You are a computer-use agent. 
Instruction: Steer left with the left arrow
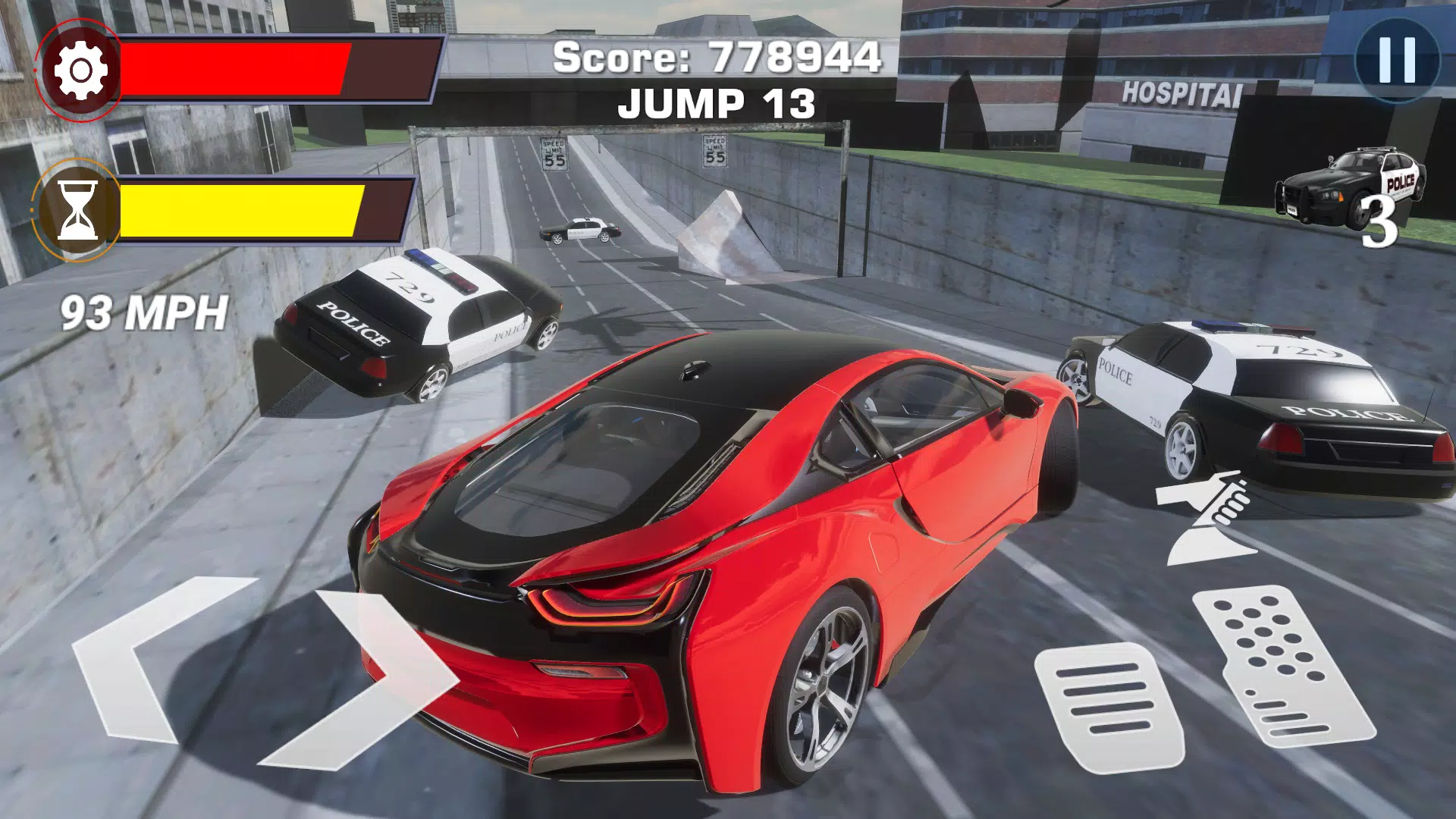144,658
